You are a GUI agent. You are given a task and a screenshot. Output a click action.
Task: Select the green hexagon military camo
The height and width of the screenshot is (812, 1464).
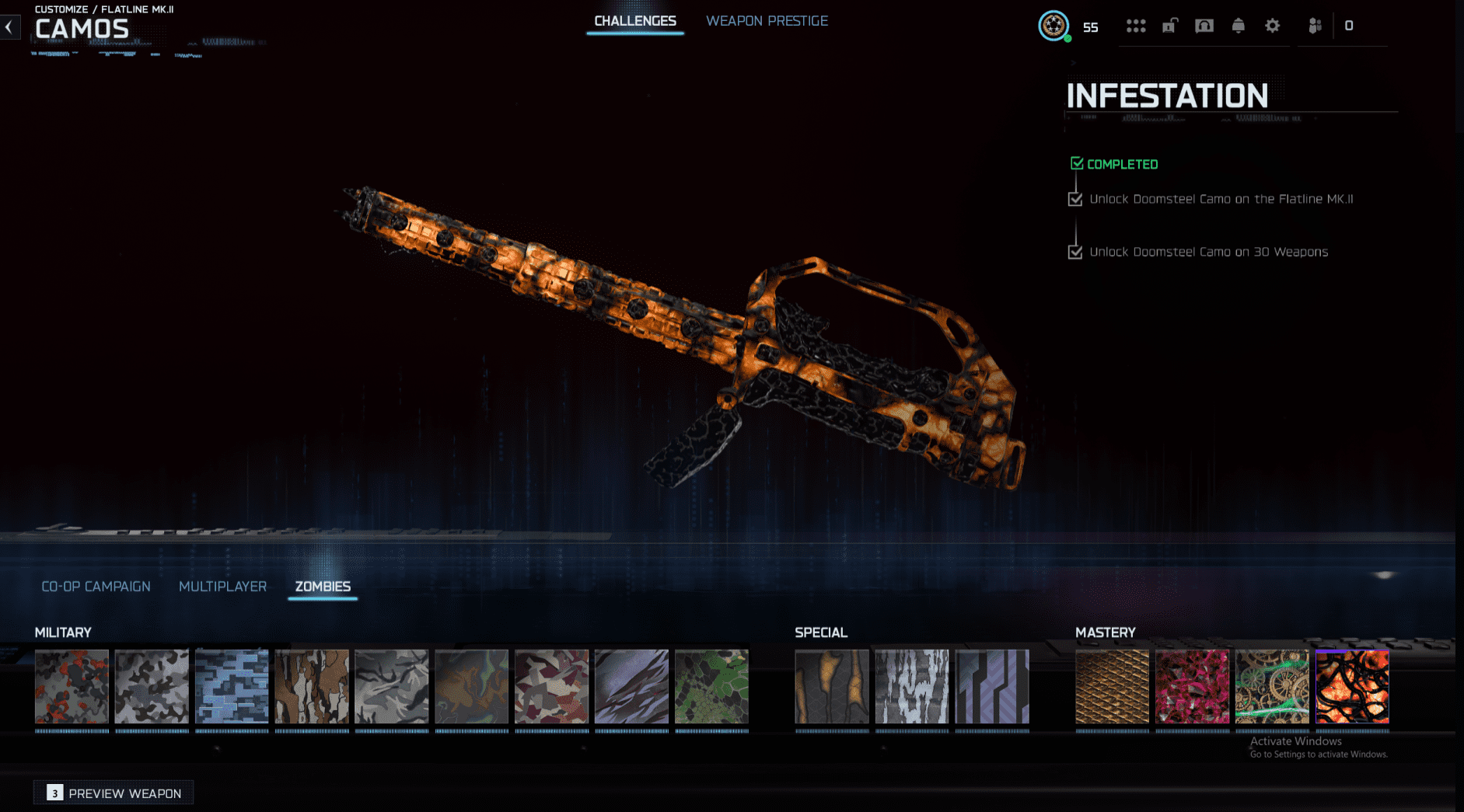711,687
